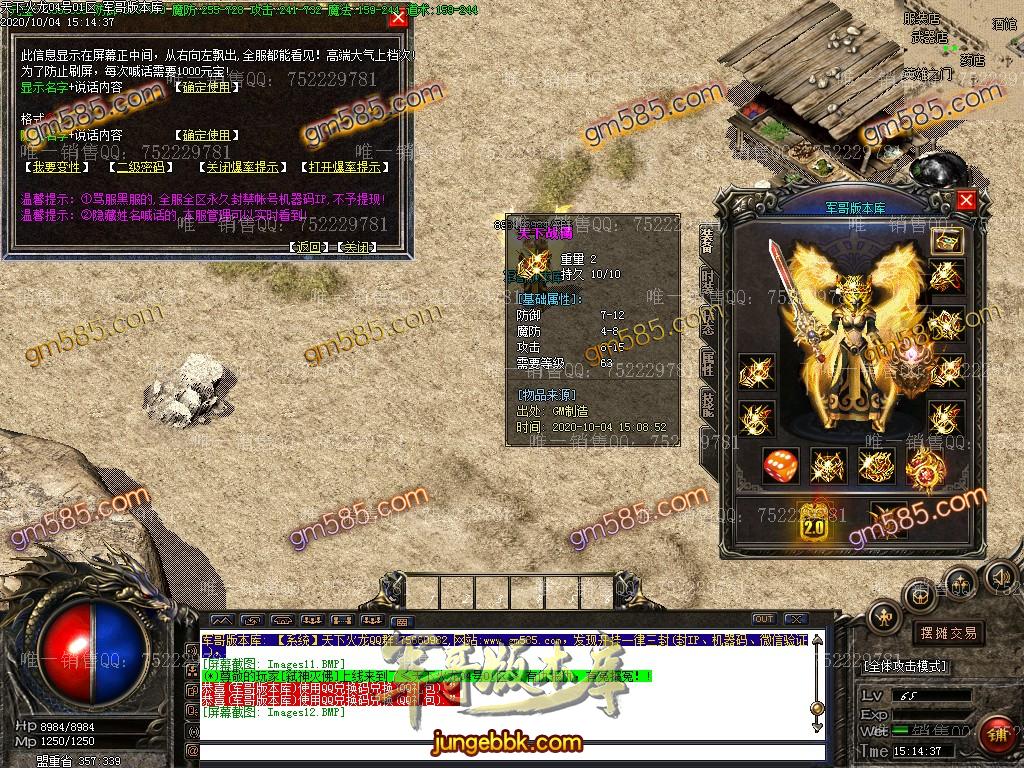The width and height of the screenshot is (1024, 768).
Task: Click 返回 in the dialog
Action: tap(308, 247)
